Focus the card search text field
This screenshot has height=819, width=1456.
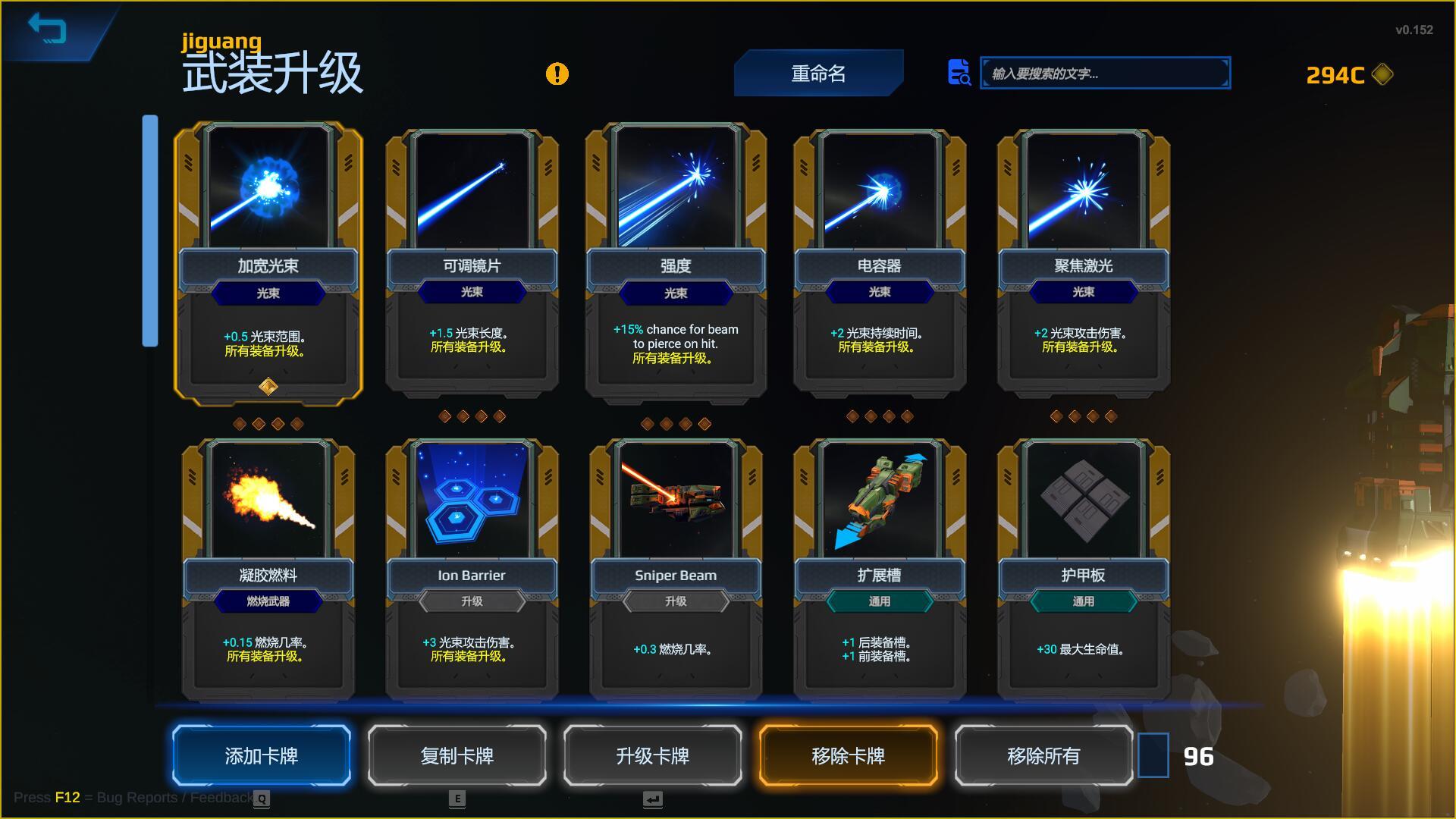1104,74
